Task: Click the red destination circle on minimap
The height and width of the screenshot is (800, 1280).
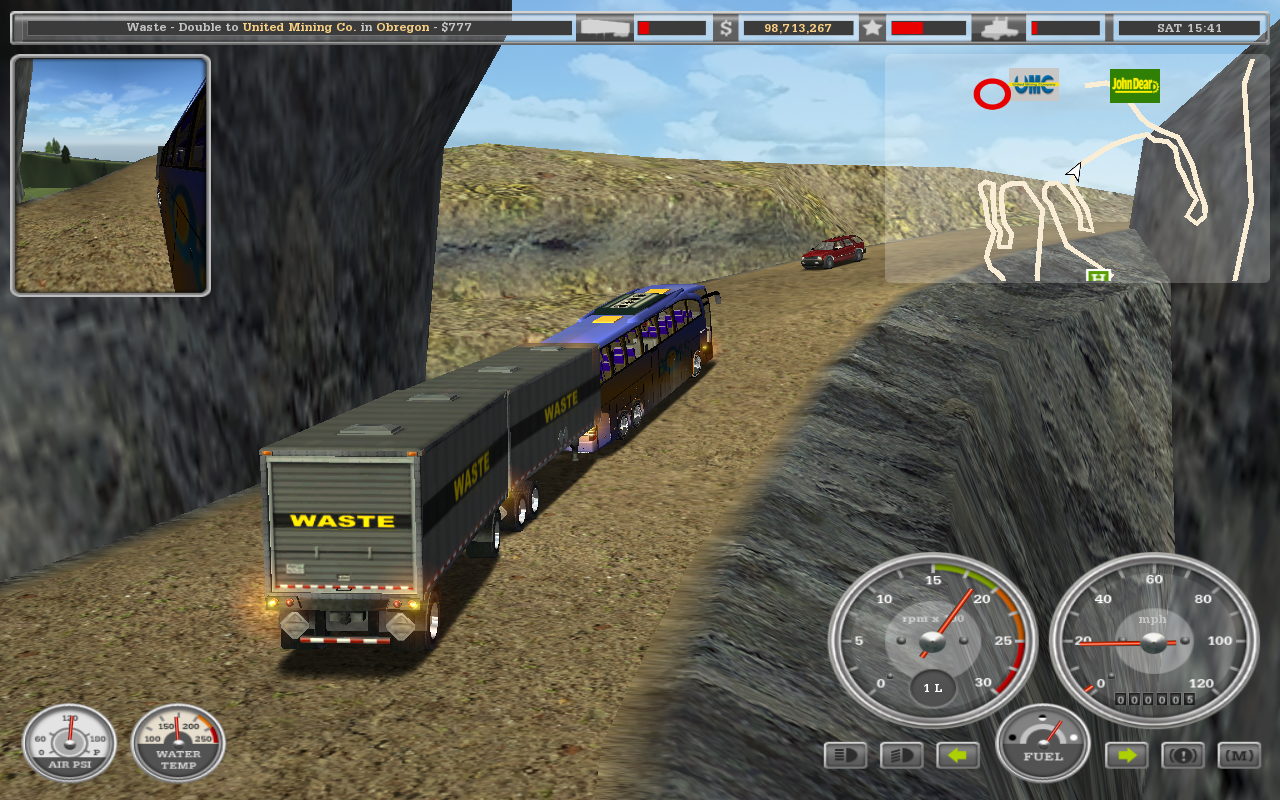Action: pyautogui.click(x=992, y=95)
